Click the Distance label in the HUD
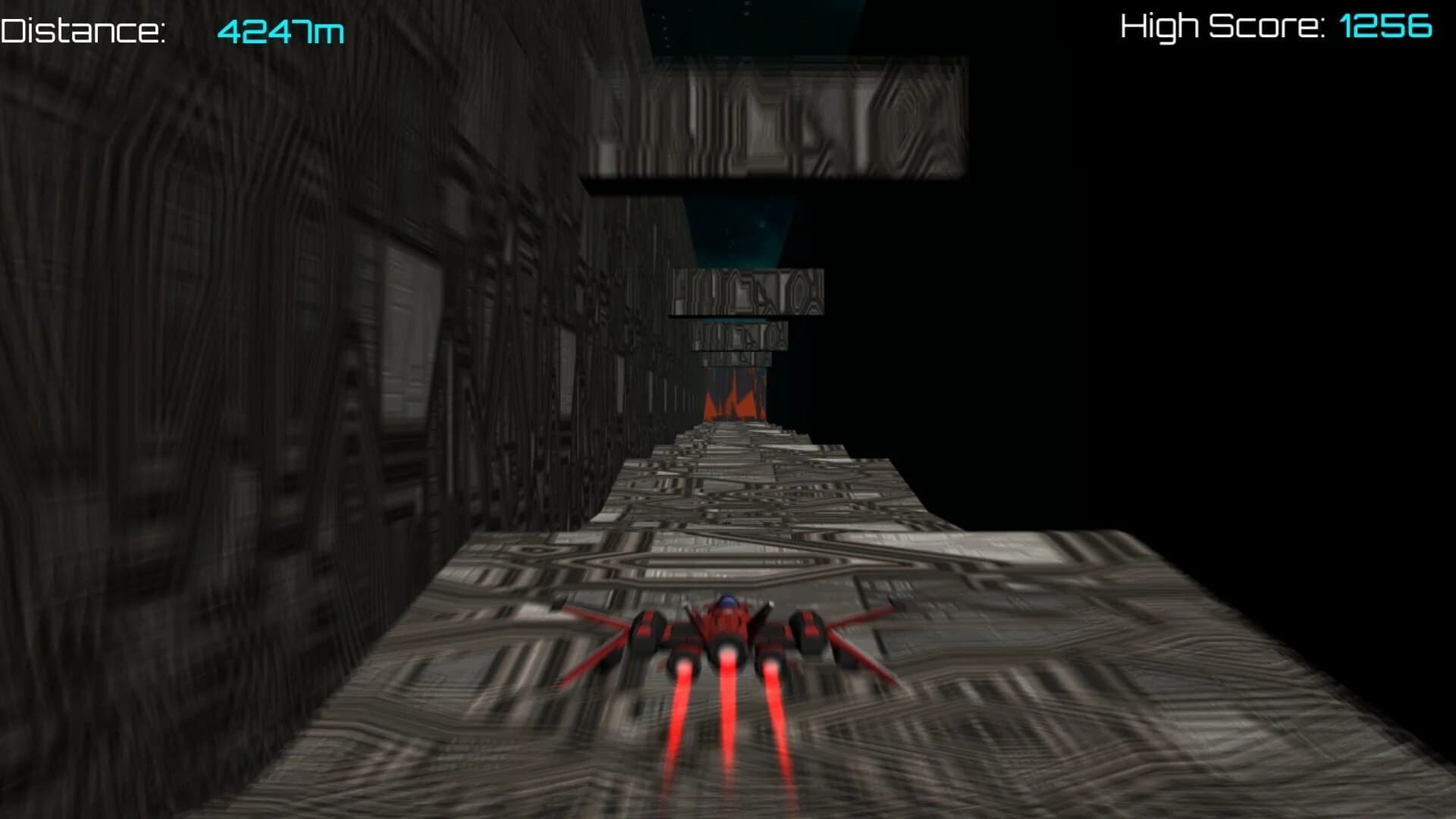This screenshot has width=1456, height=819. coord(83,29)
